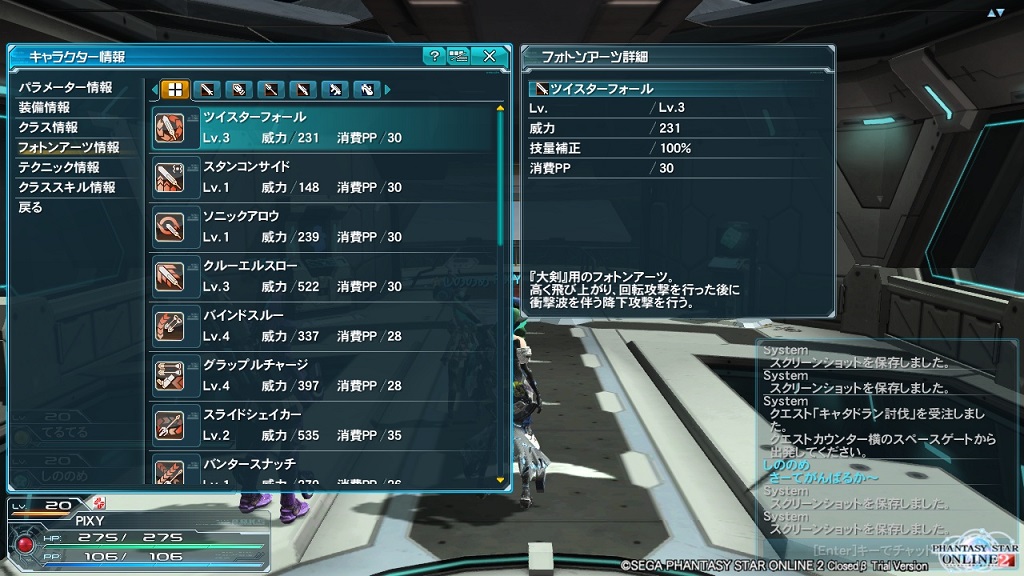Show クラススキル情報 page

pyautogui.click(x=66, y=188)
